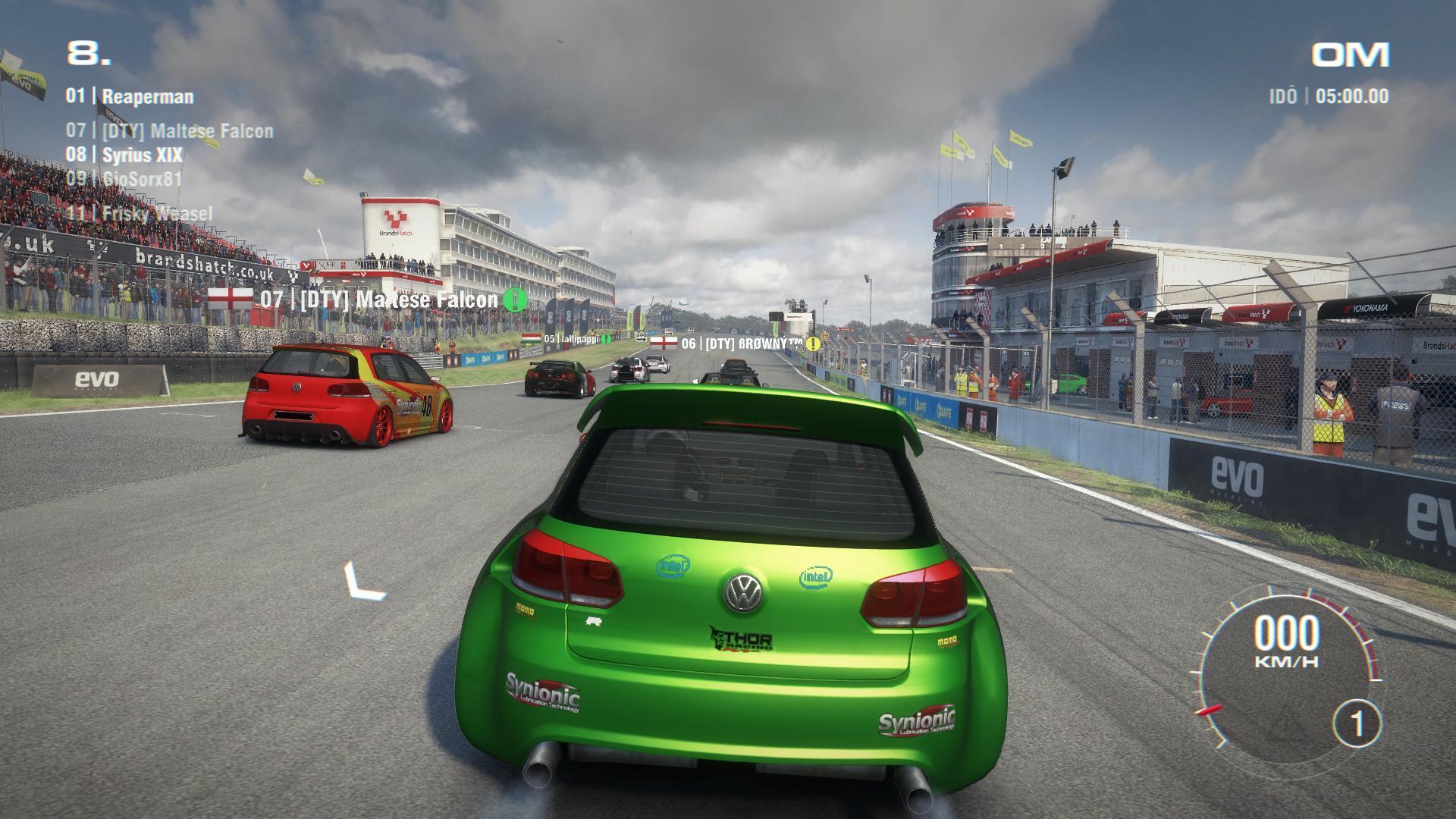Select Maltese Falcon row in the standings list
Viewport: 1456px width, 819px height.
170,131
